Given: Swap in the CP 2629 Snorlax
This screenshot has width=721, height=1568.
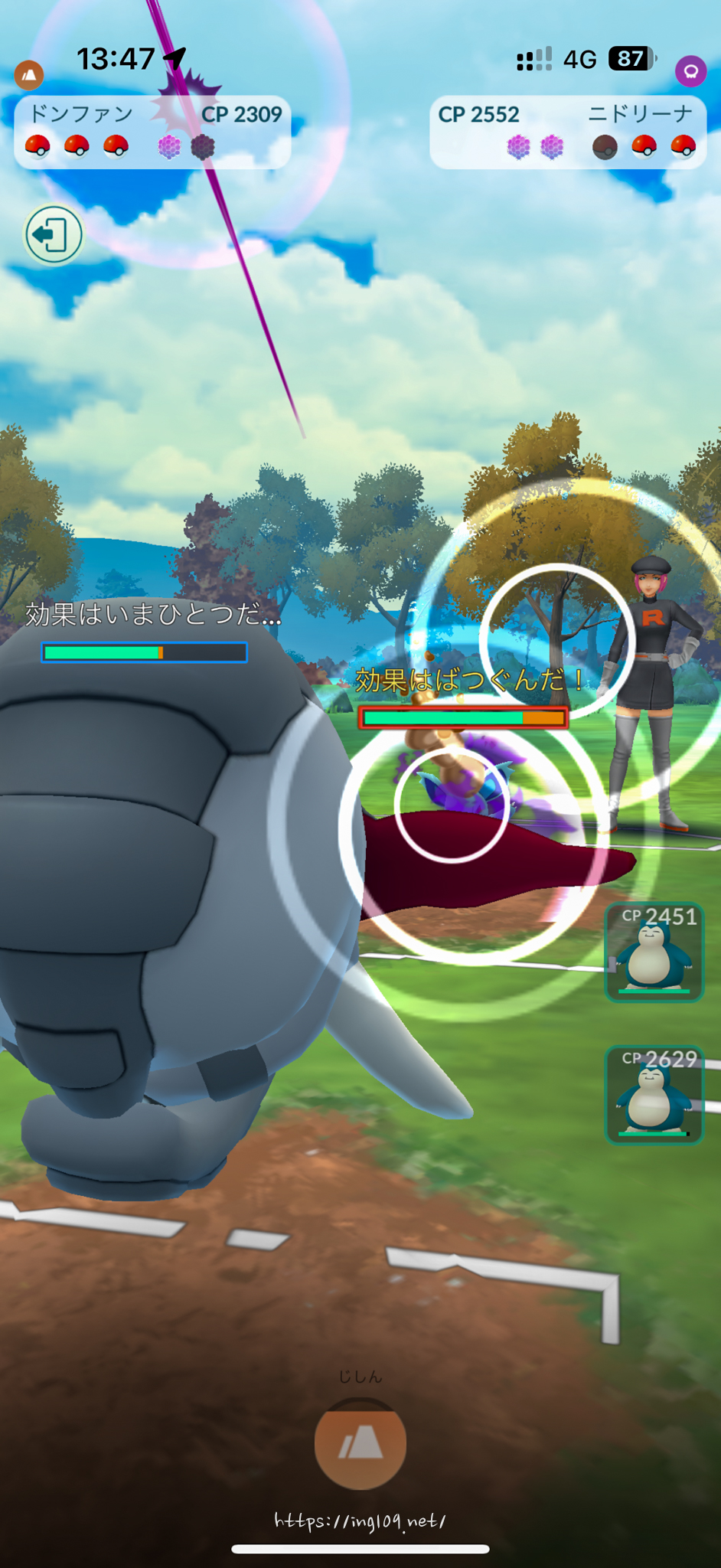Looking at the screenshot, I should [x=654, y=1095].
